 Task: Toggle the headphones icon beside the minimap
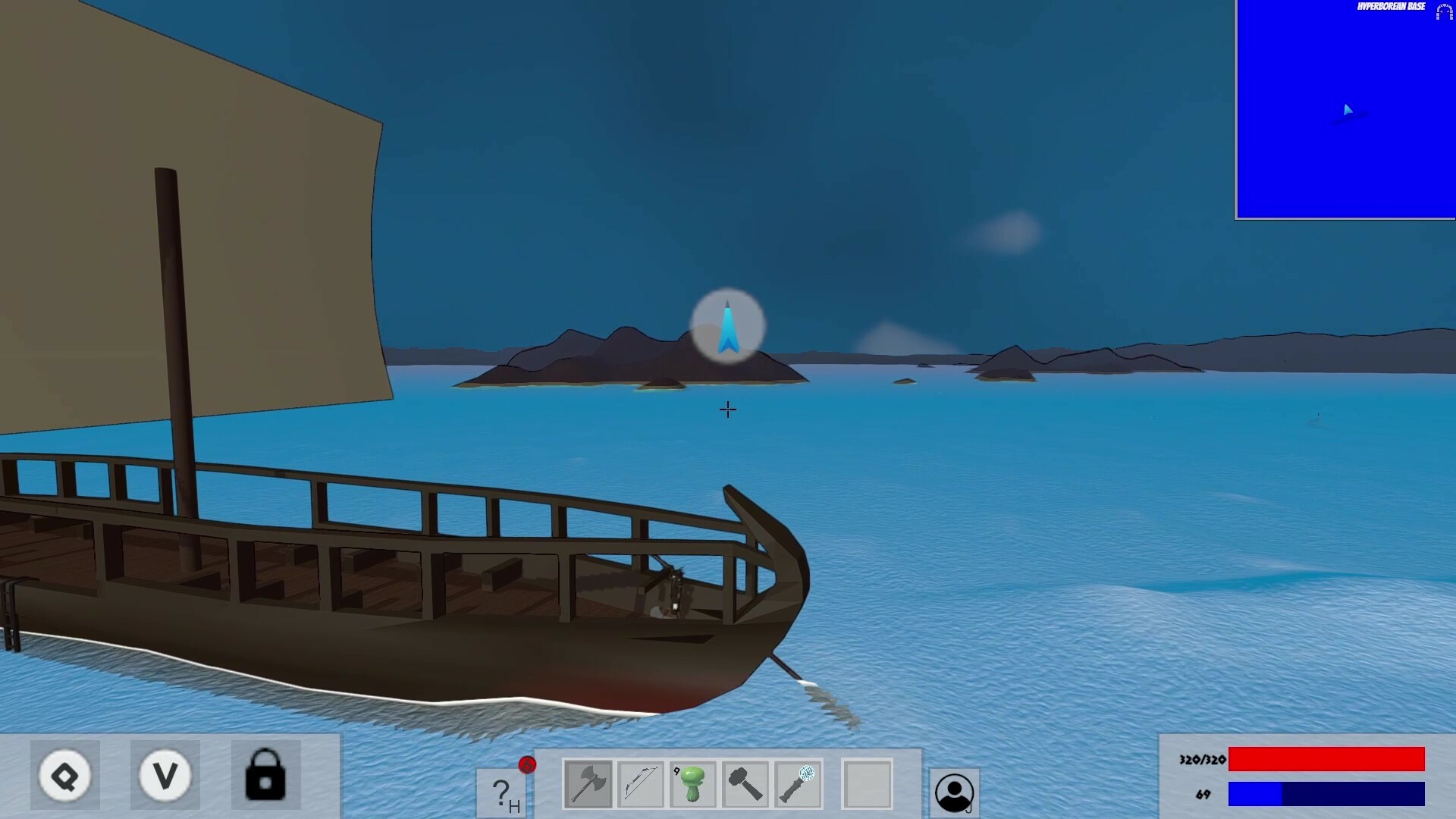tap(1443, 12)
